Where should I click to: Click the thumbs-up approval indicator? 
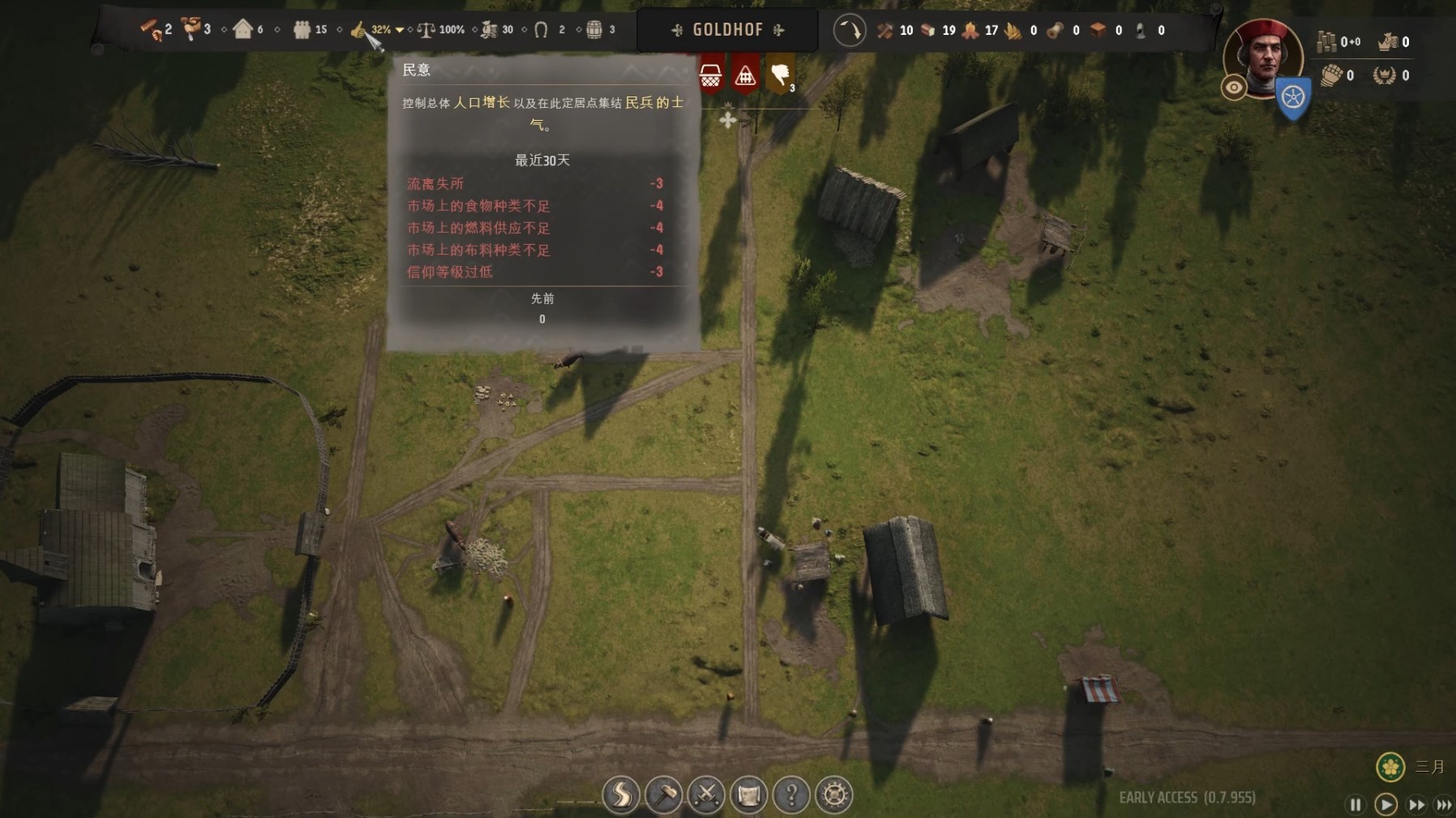pyautogui.click(x=358, y=30)
